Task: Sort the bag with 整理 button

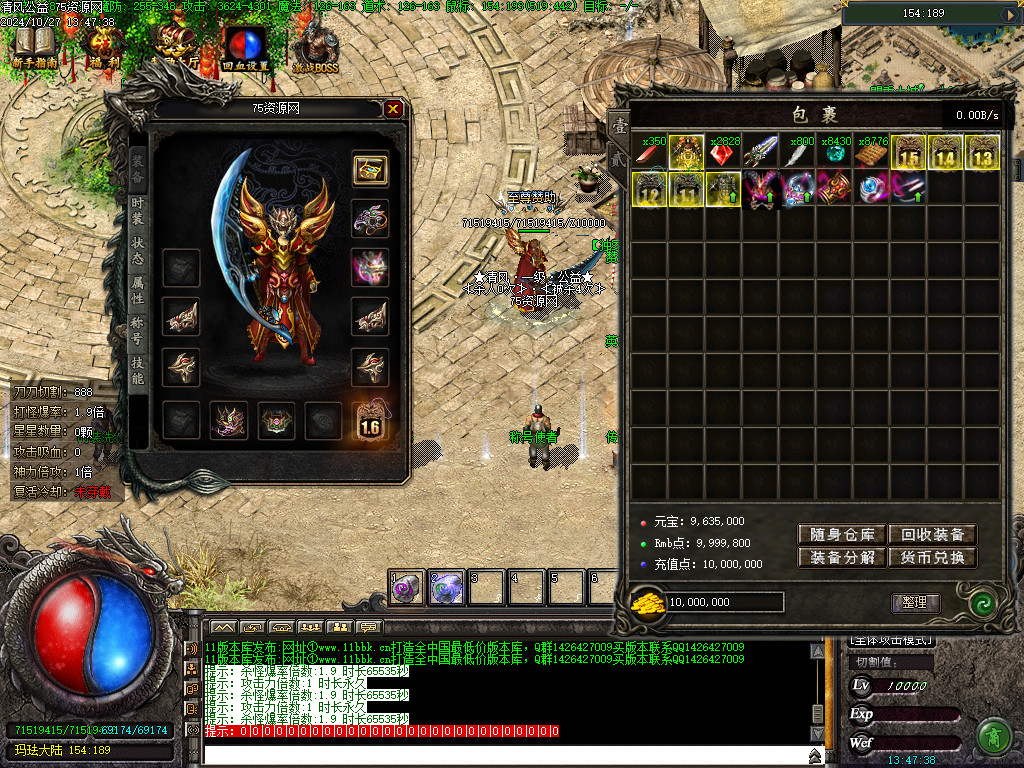Action: click(x=915, y=603)
